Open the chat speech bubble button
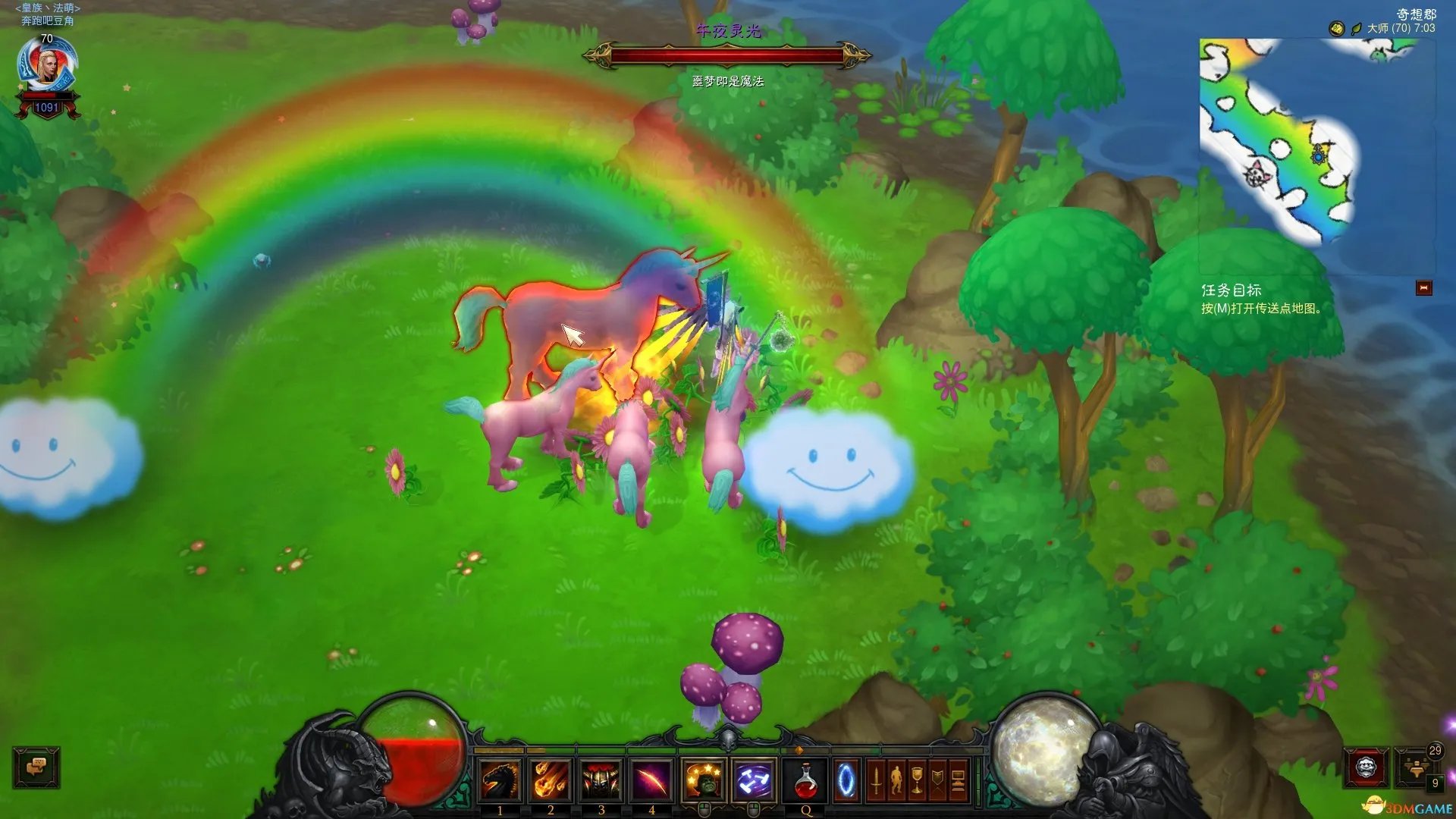 pyautogui.click(x=36, y=767)
